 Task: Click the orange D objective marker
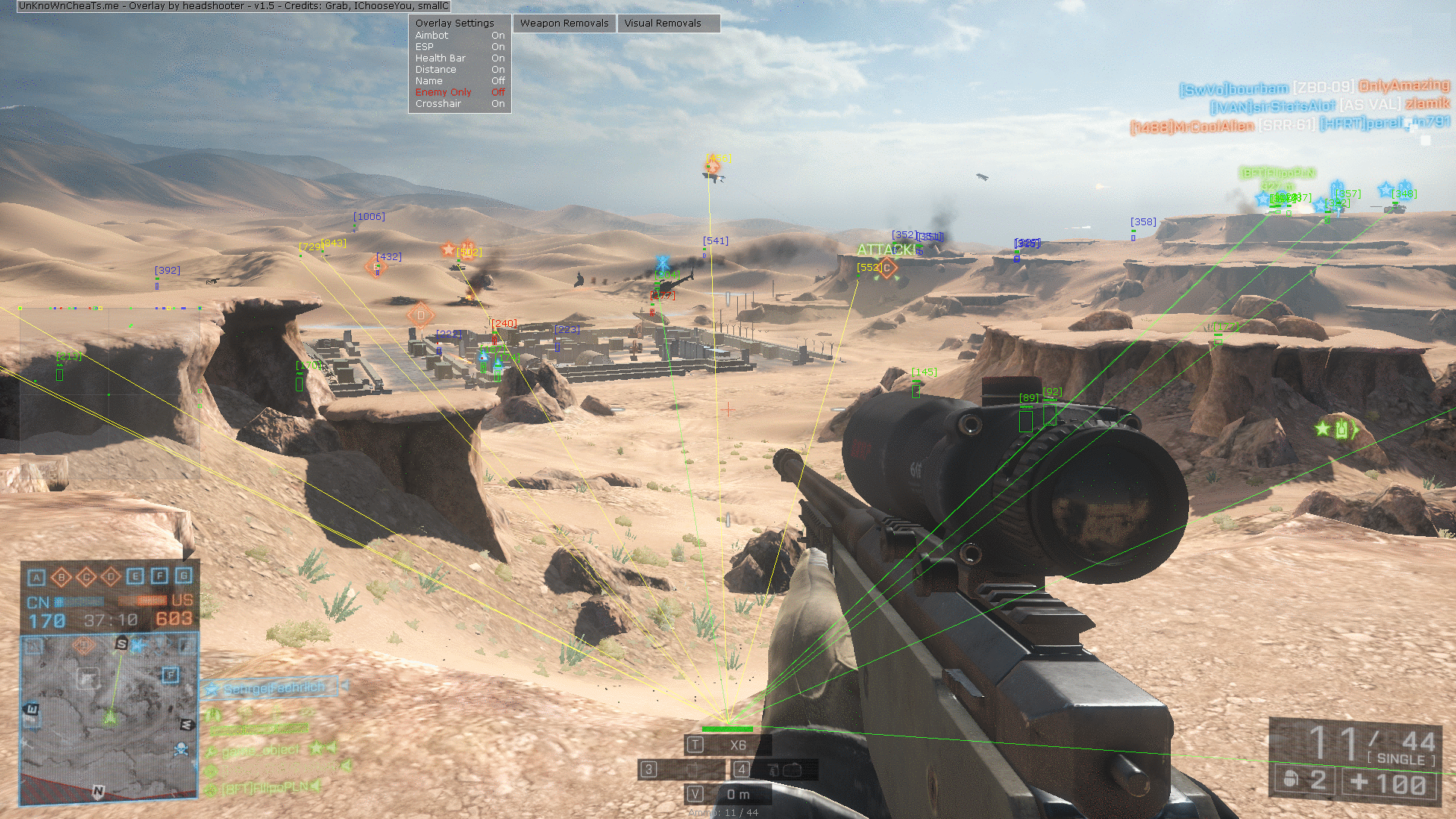pyautogui.click(x=421, y=315)
